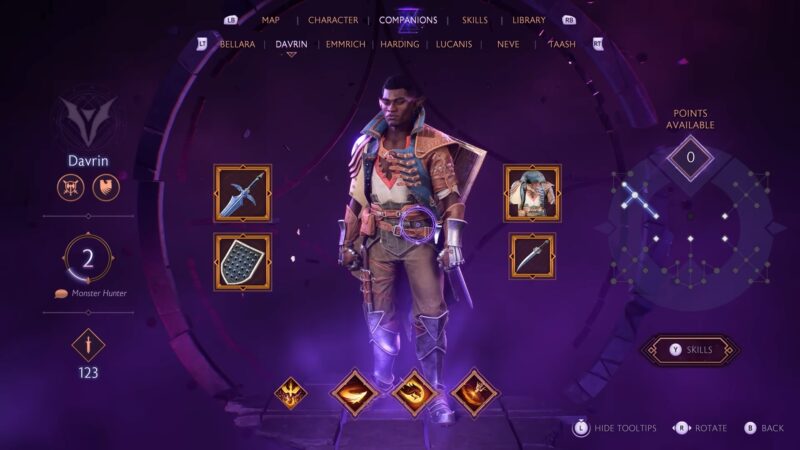Select the curved dagger equipment slot

coord(532,256)
